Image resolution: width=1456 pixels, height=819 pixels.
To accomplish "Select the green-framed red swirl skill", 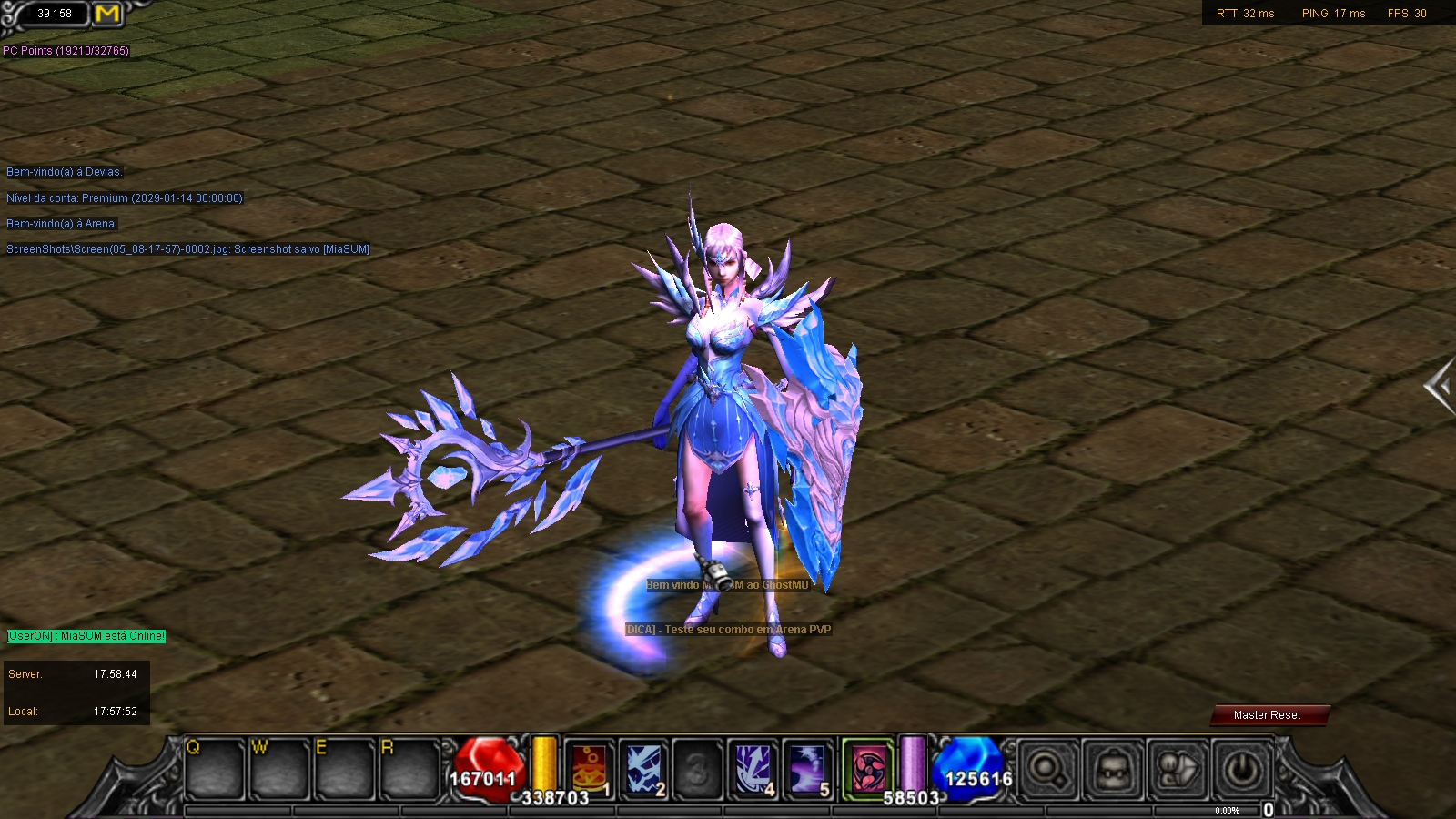I will [x=867, y=769].
